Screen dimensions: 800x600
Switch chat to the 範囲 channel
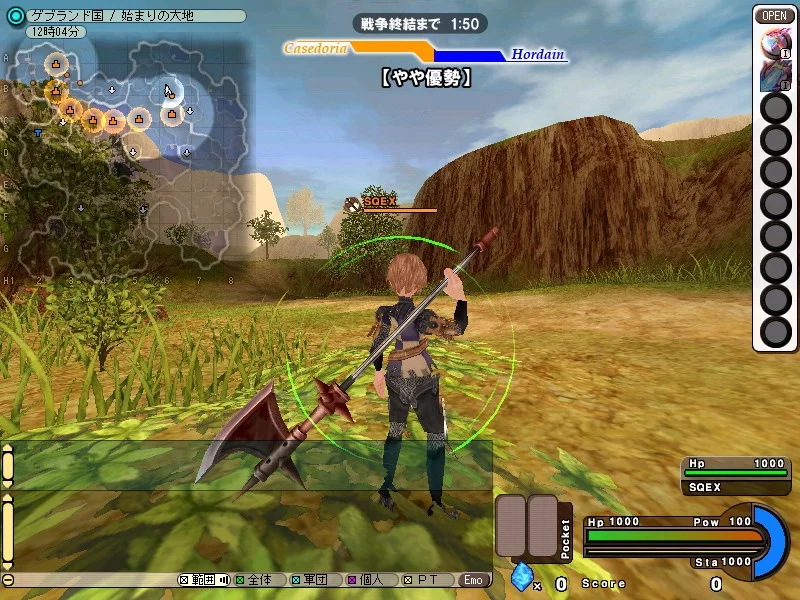203,580
